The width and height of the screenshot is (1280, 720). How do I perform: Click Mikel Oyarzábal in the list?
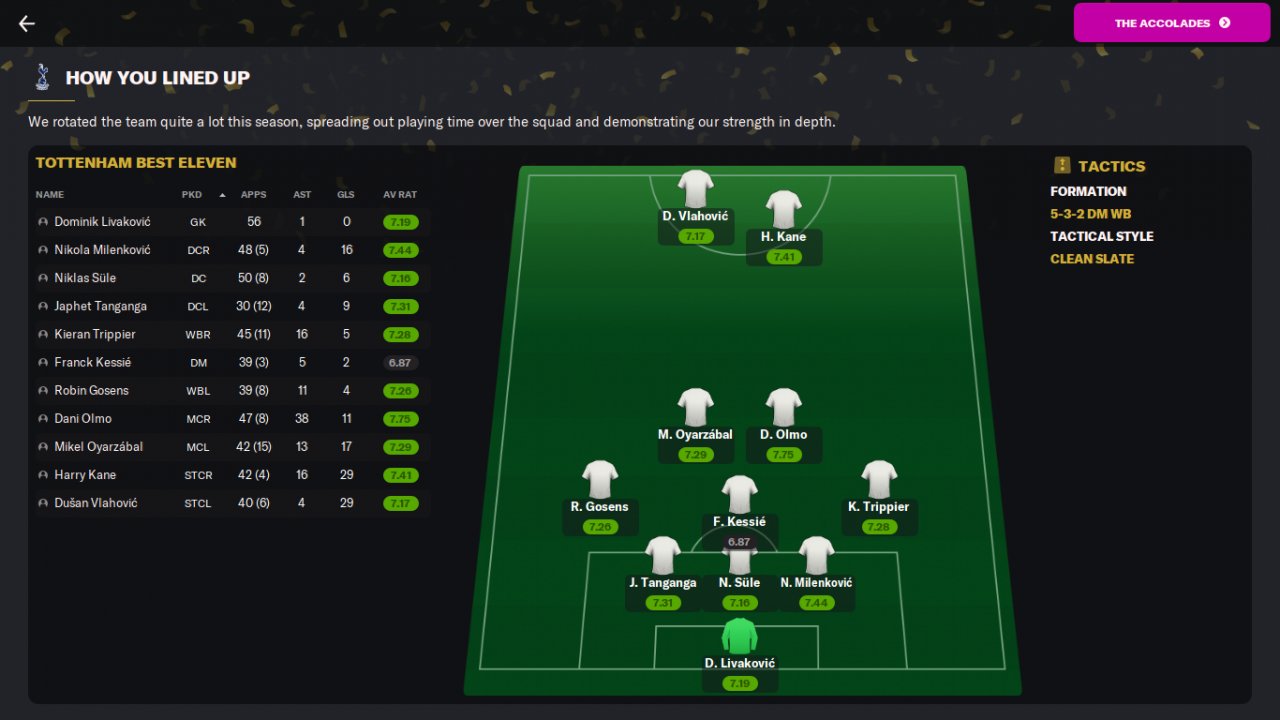pyautogui.click(x=98, y=446)
